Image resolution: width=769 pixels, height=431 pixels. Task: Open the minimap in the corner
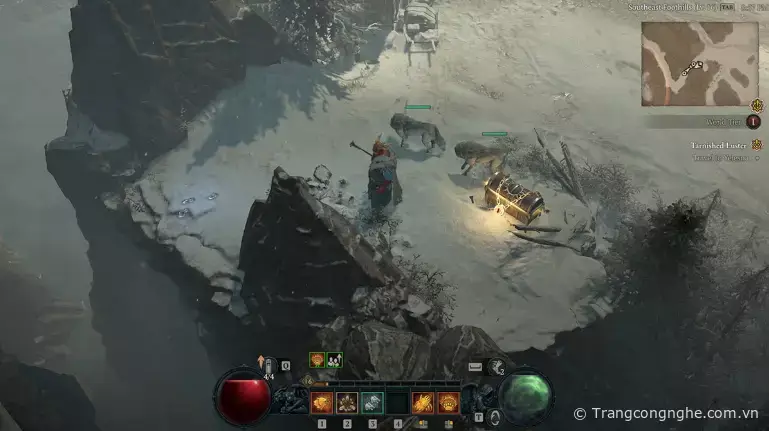coord(699,64)
